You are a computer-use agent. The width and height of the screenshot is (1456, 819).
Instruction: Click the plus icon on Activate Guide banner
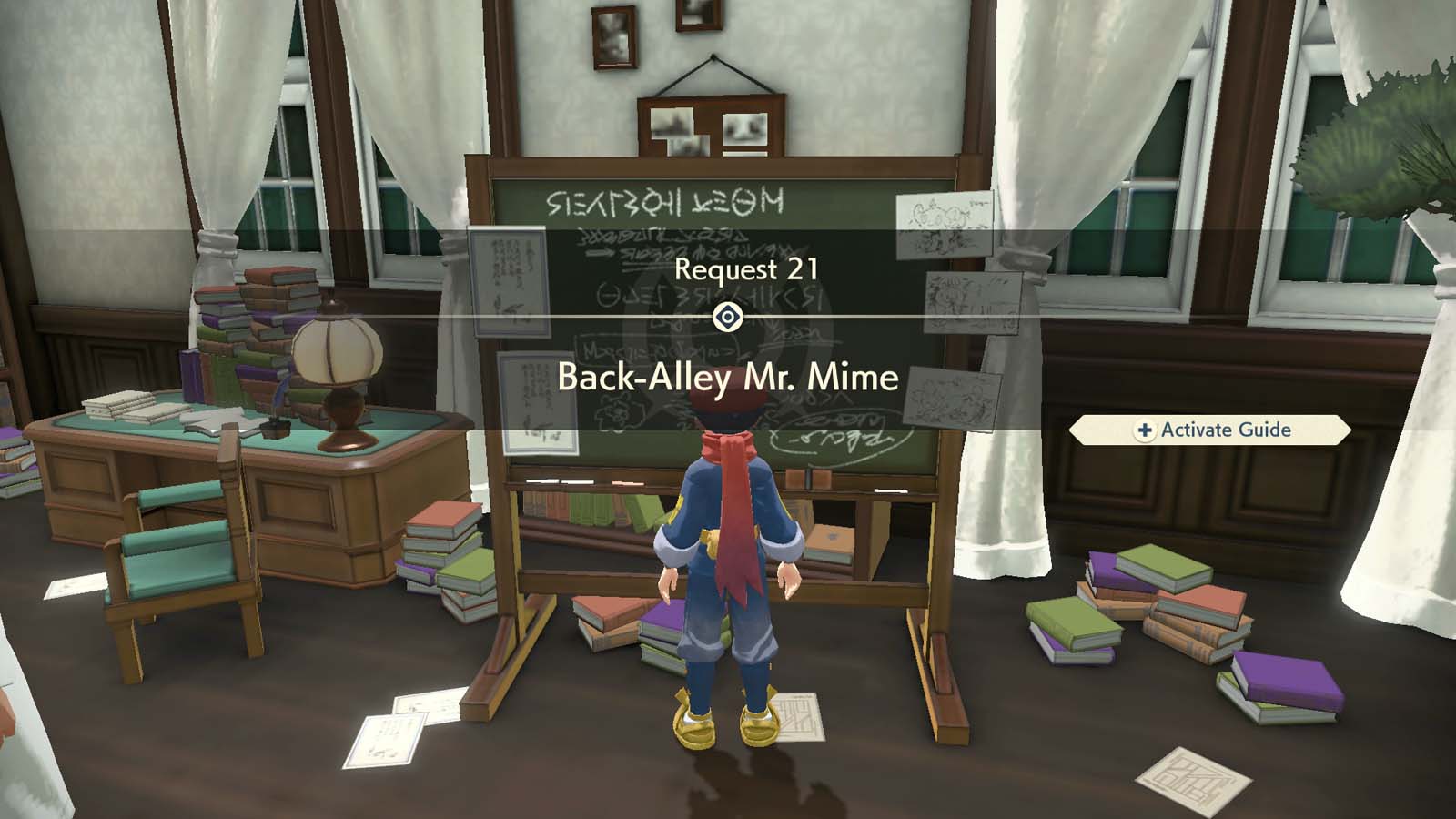tap(1144, 430)
